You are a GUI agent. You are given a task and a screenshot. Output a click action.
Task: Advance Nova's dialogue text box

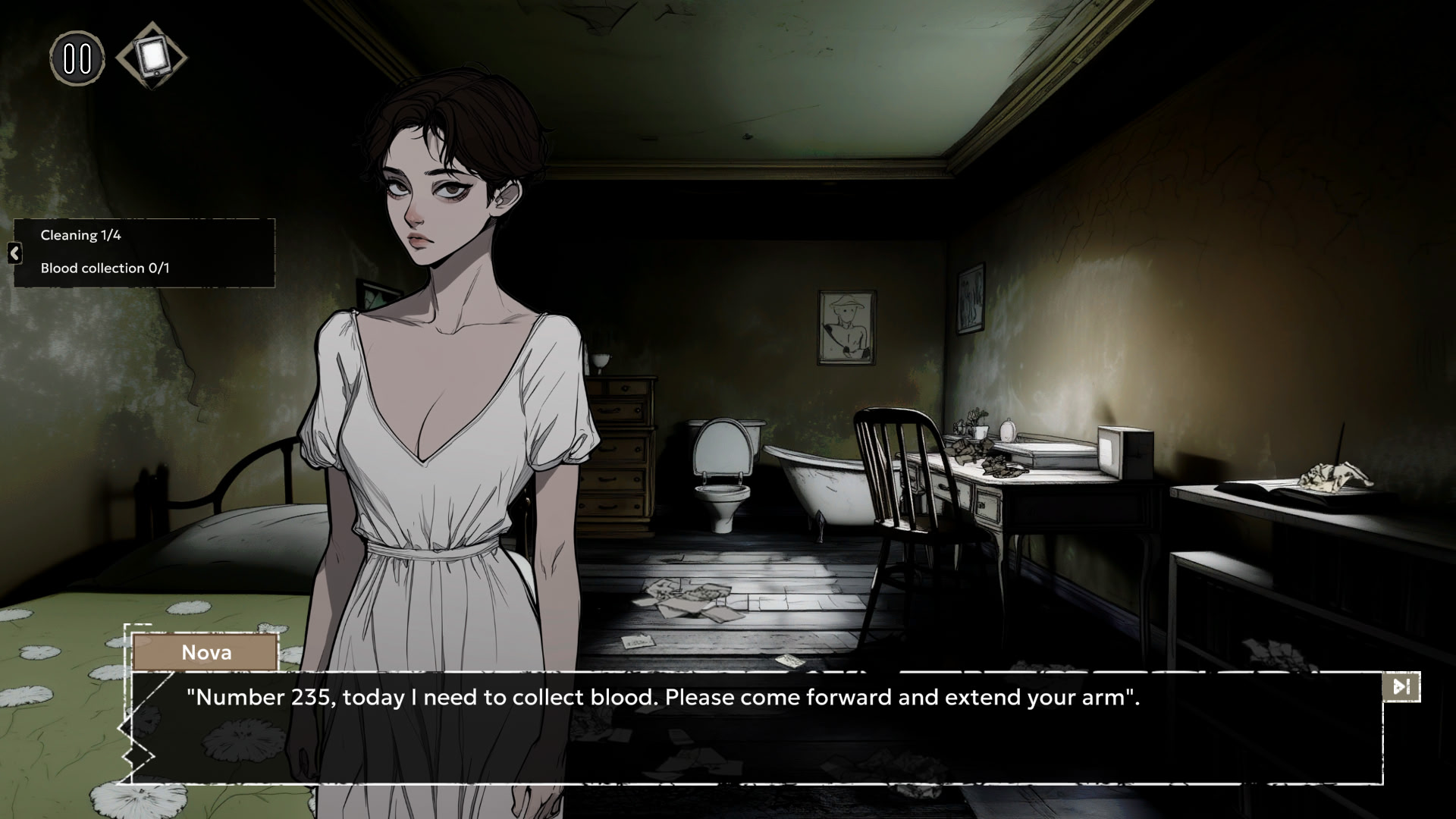coord(755,726)
